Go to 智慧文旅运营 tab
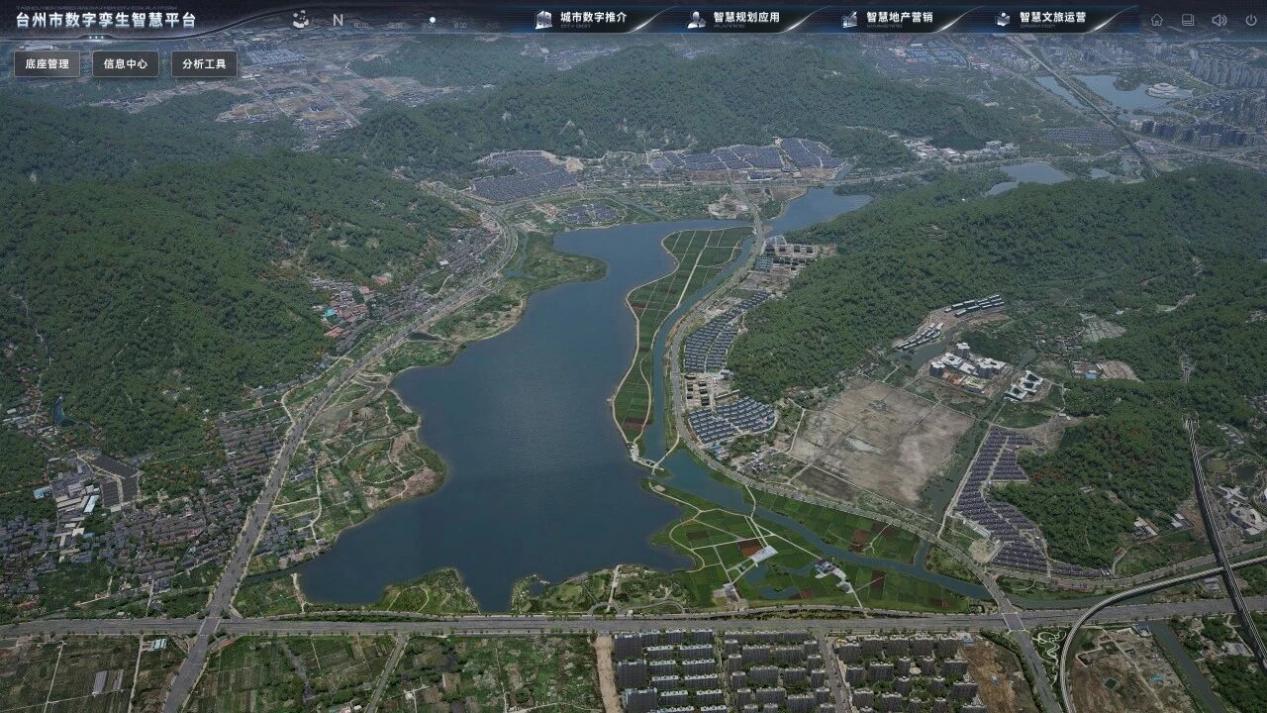 tap(1041, 18)
